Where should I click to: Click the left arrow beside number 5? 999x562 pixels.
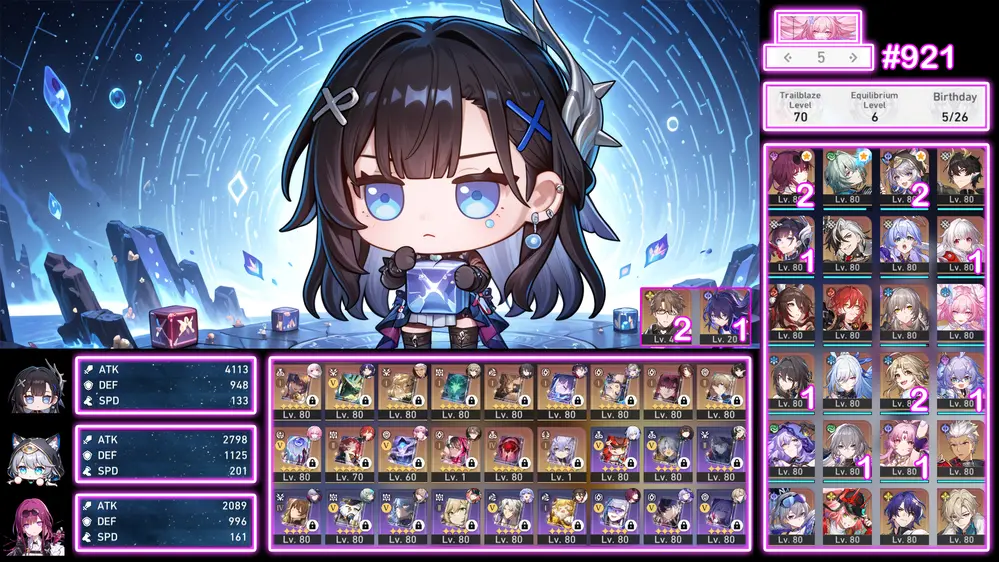click(x=788, y=57)
